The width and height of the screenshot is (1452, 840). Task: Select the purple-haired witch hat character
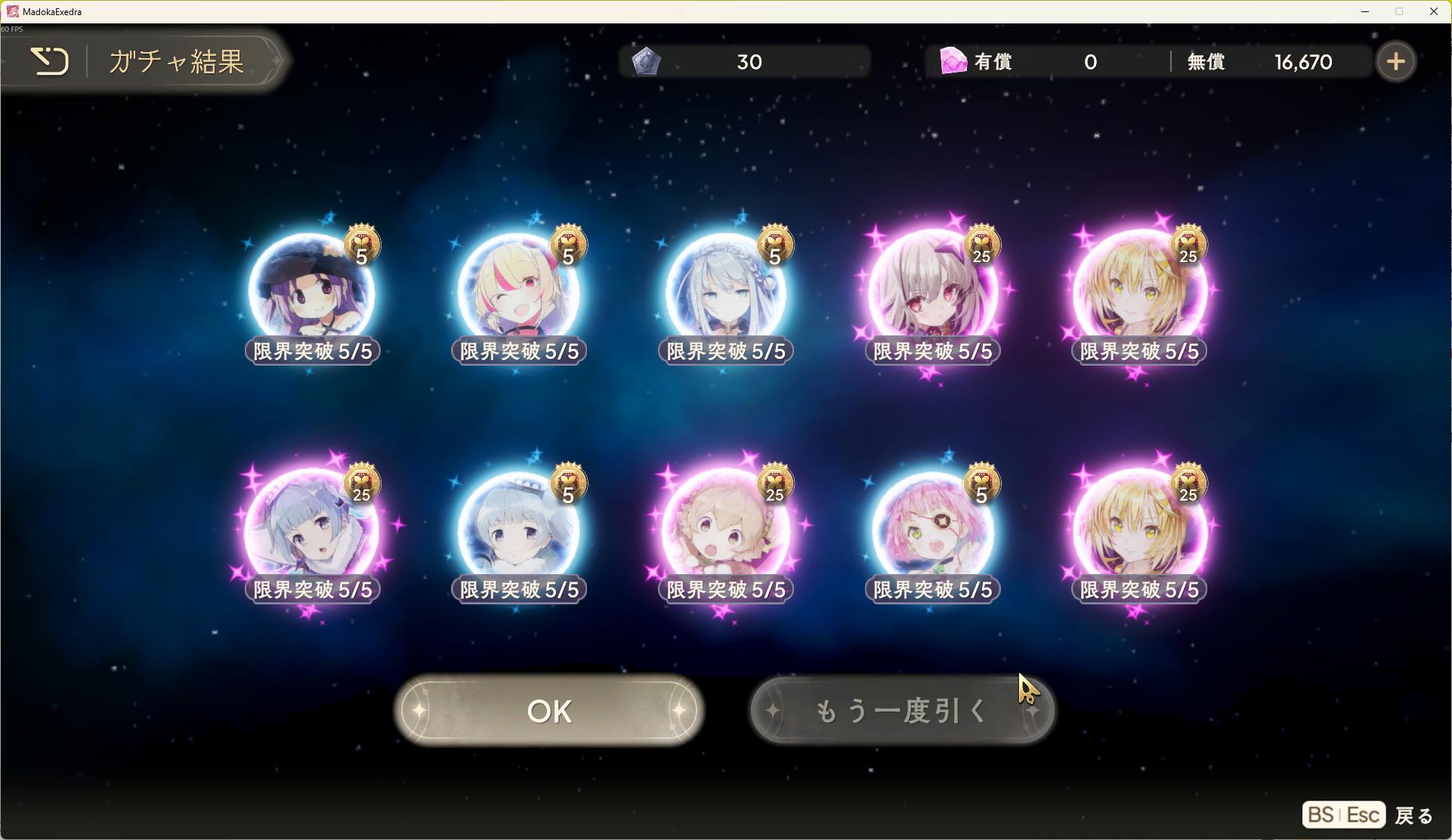point(311,294)
